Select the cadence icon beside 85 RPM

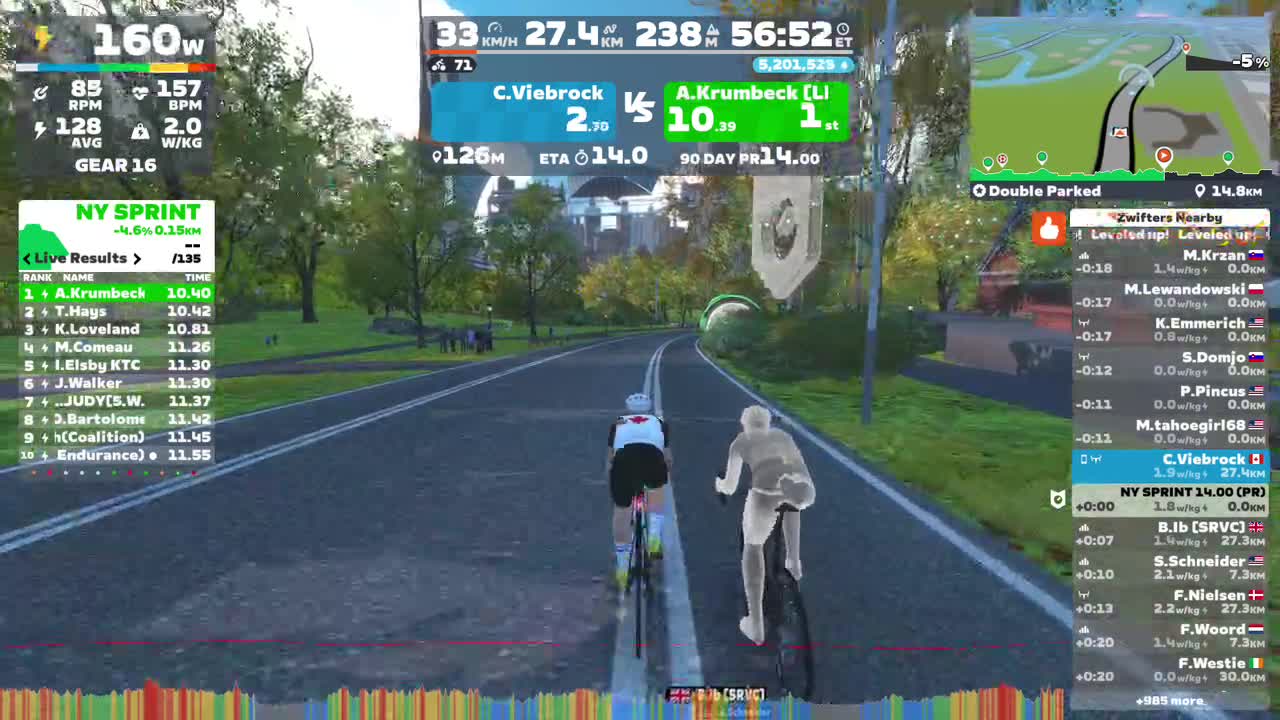(41, 92)
